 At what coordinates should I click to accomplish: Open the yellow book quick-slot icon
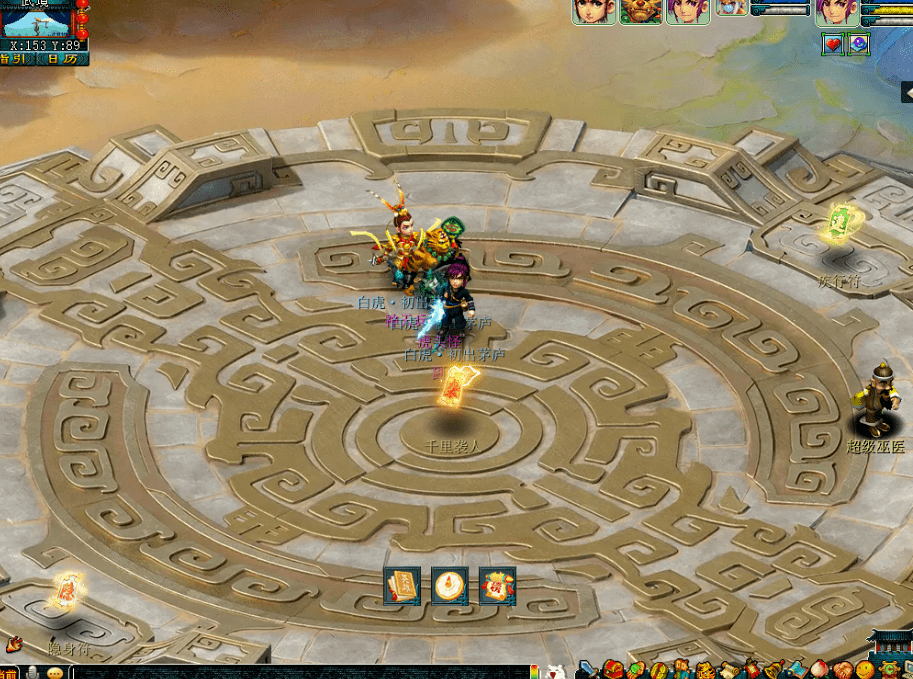pyautogui.click(x=402, y=585)
